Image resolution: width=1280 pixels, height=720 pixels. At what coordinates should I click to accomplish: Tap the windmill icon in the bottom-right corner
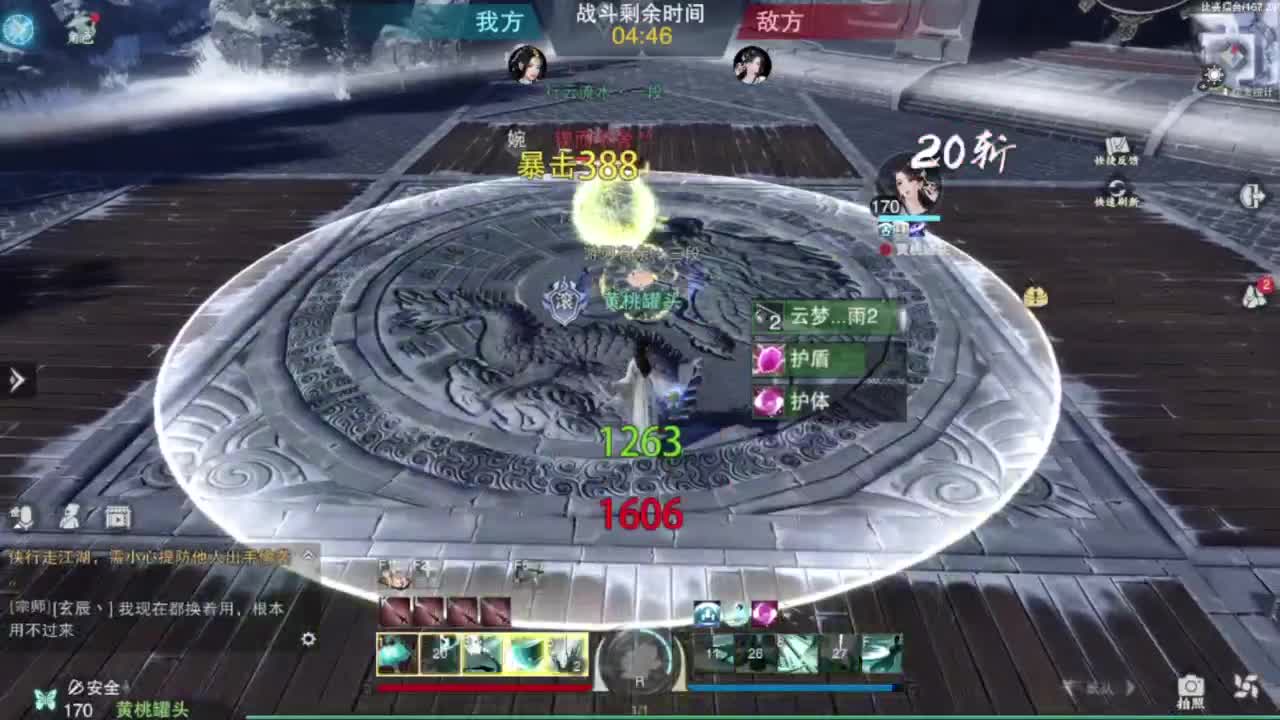(1246, 686)
